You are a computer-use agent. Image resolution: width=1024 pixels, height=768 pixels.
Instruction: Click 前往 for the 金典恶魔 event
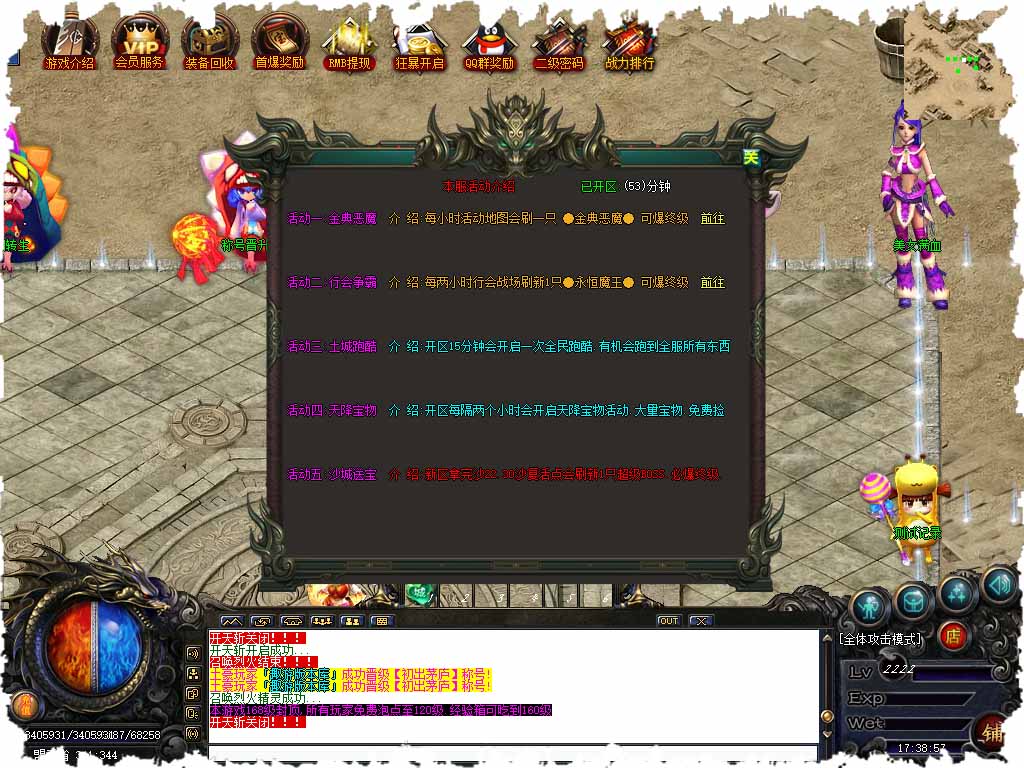[712, 219]
